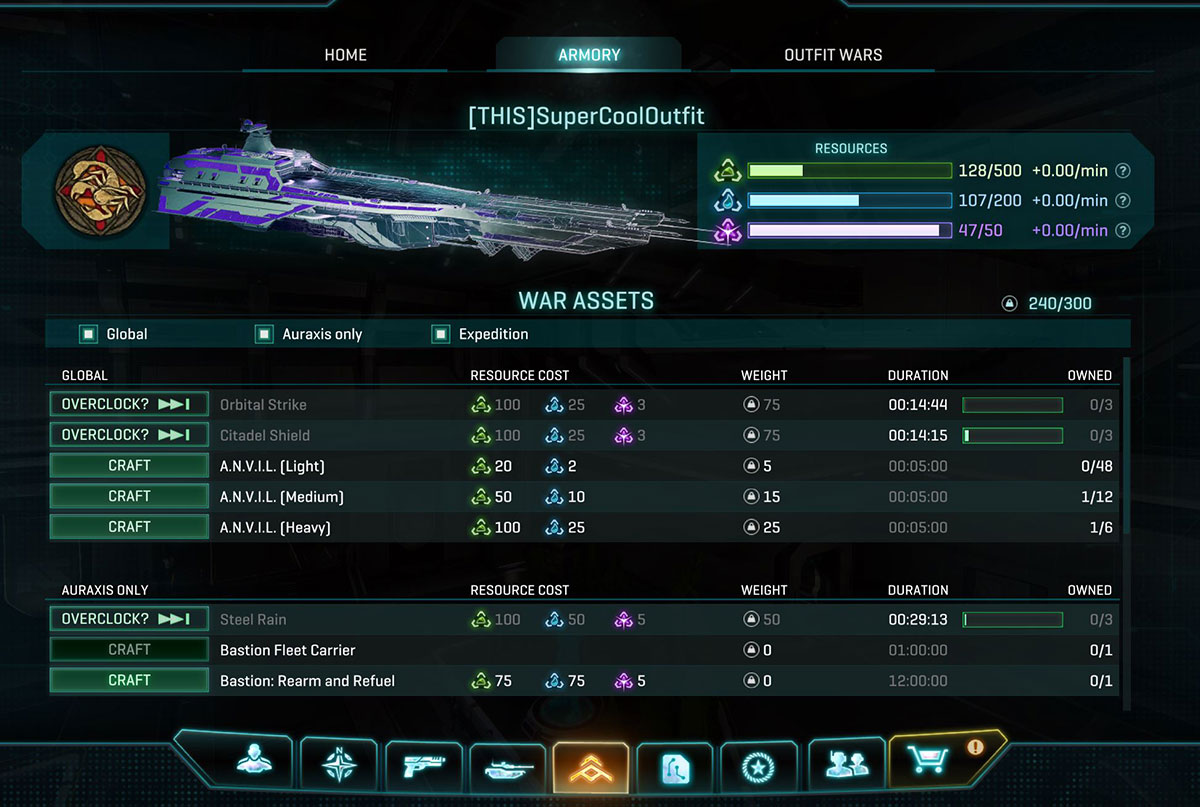Image resolution: width=1200 pixels, height=807 pixels.
Task: Craft an A.N.V.I.L. (Light)
Action: tap(129, 466)
